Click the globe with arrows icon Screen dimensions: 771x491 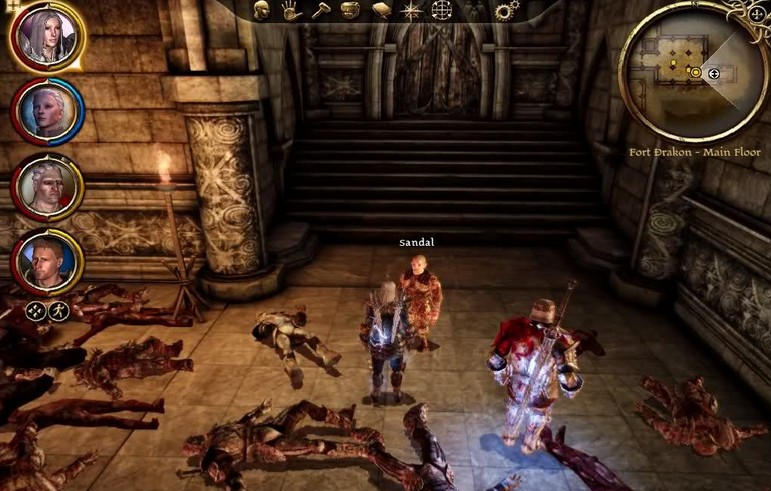[442, 11]
